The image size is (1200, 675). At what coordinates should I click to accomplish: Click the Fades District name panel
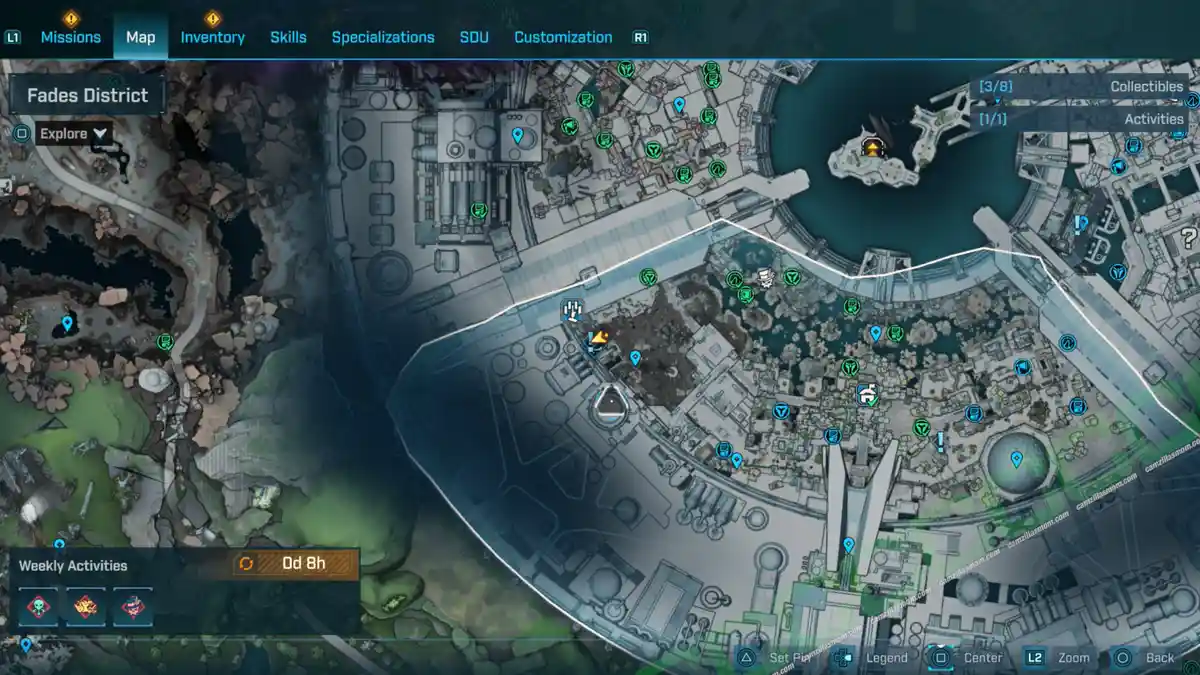pos(87,96)
